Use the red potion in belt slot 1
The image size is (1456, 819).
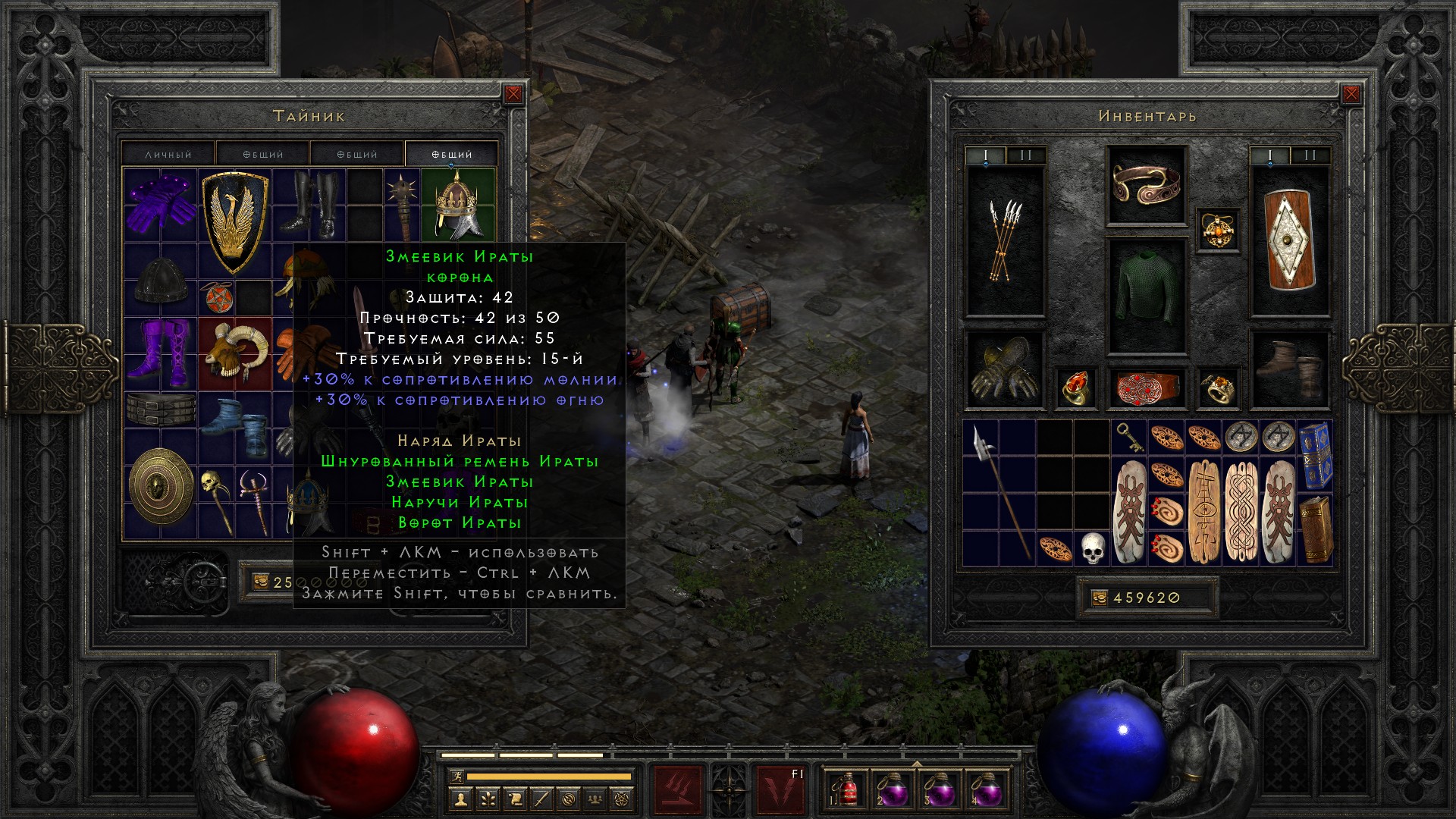847,789
